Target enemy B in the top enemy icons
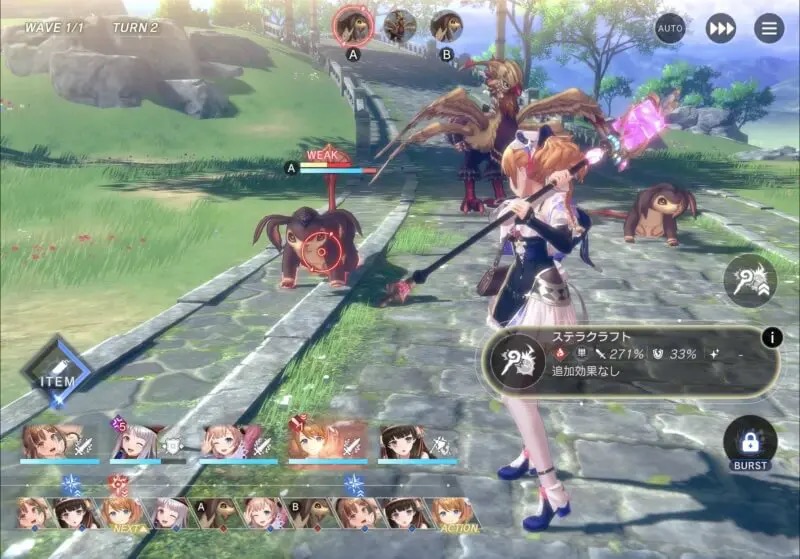Viewport: 800px width, 559px height. 446,25
